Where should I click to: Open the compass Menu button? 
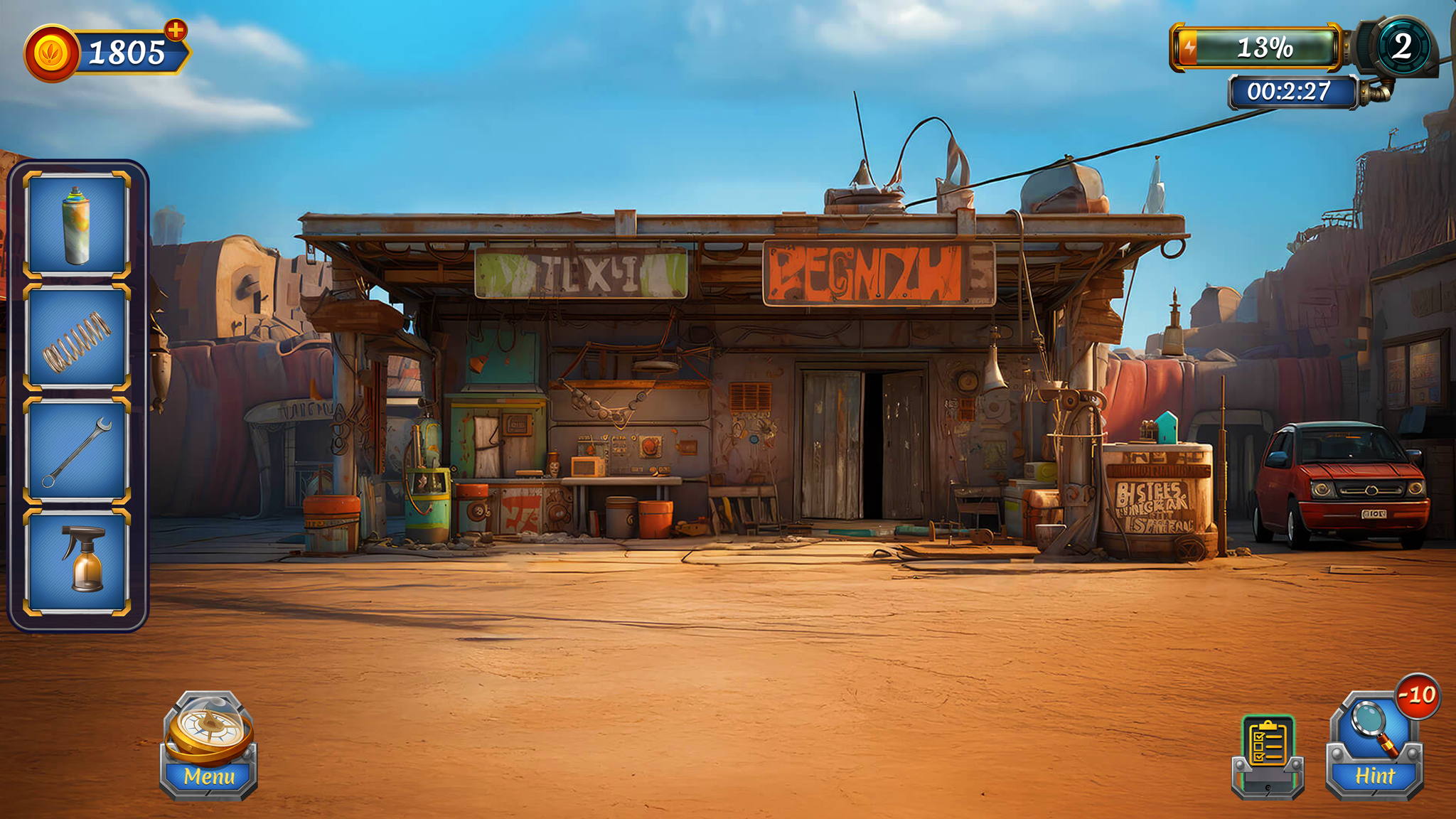208,746
